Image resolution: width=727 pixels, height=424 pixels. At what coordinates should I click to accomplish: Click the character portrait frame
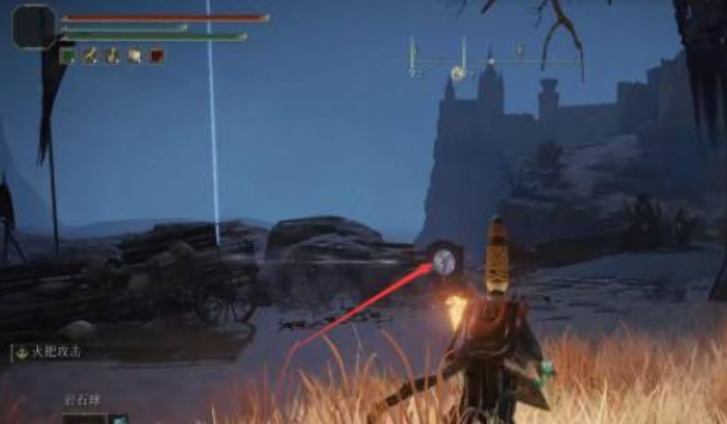[34, 26]
